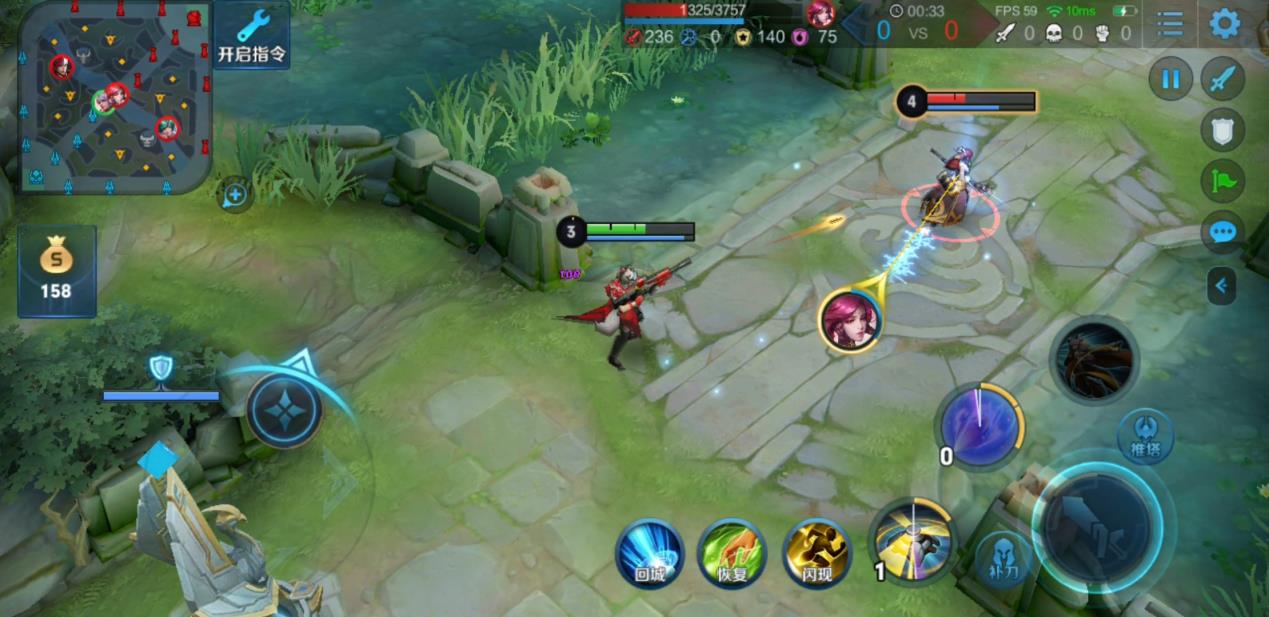The width and height of the screenshot is (1269, 617).
Task: Send the shield defend signal
Action: pyautogui.click(x=1222, y=129)
